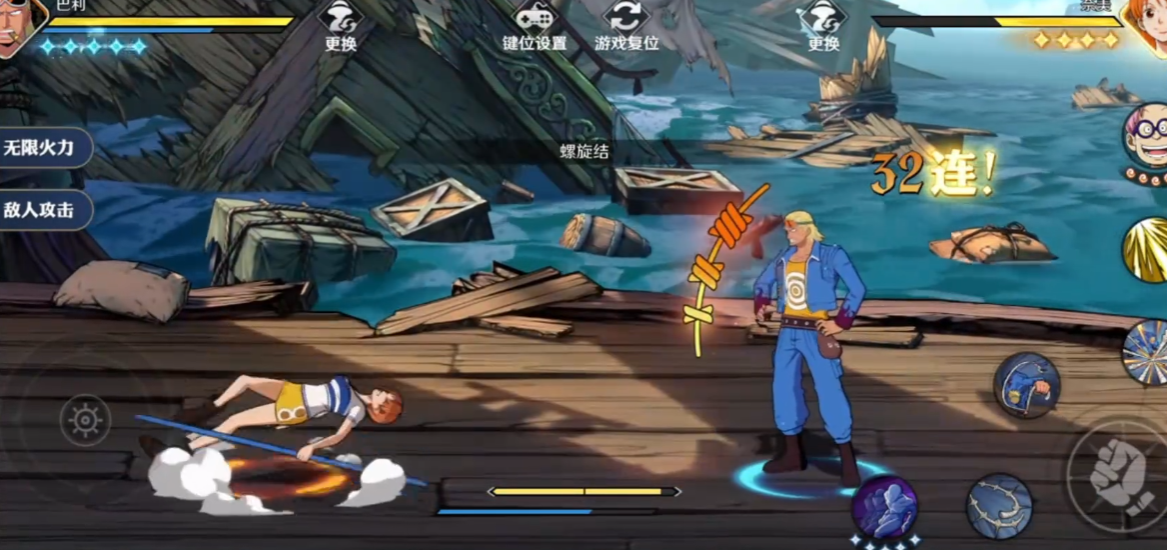Open 键位设置 key layout settings
The height and width of the screenshot is (550, 1167).
[534, 27]
